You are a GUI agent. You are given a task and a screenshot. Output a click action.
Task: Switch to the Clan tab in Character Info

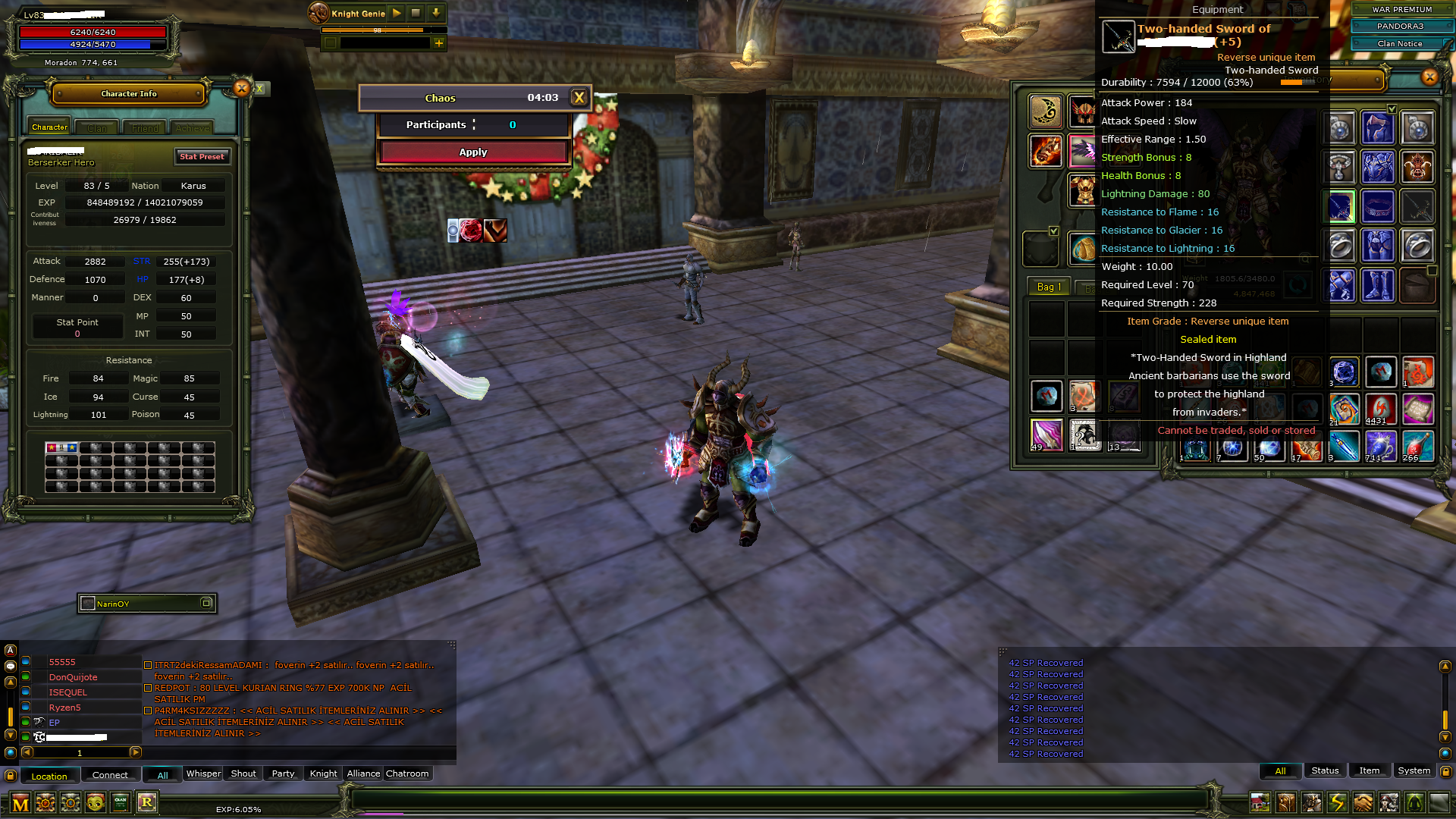click(96, 127)
